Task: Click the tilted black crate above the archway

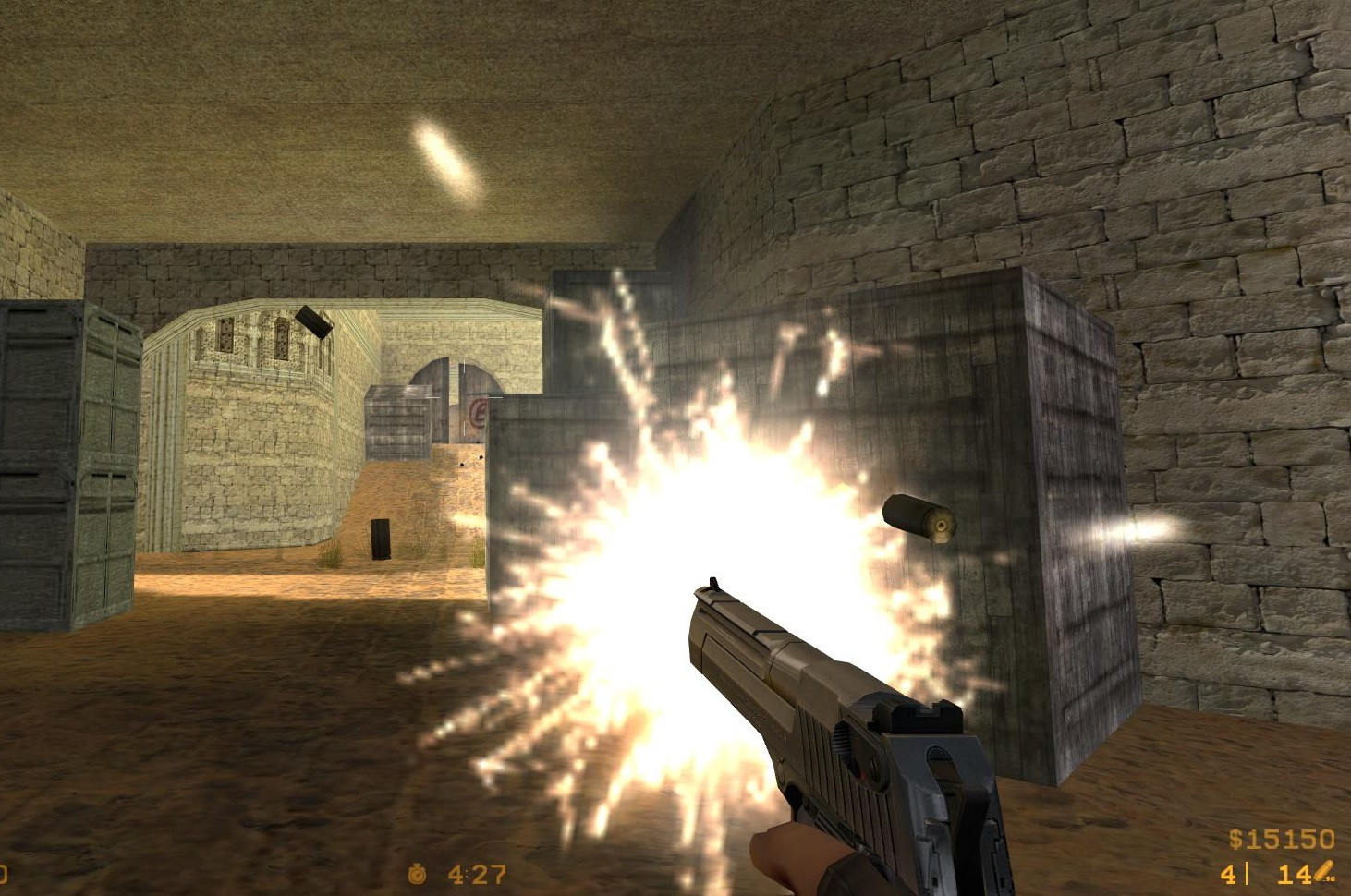Action: click(x=314, y=323)
